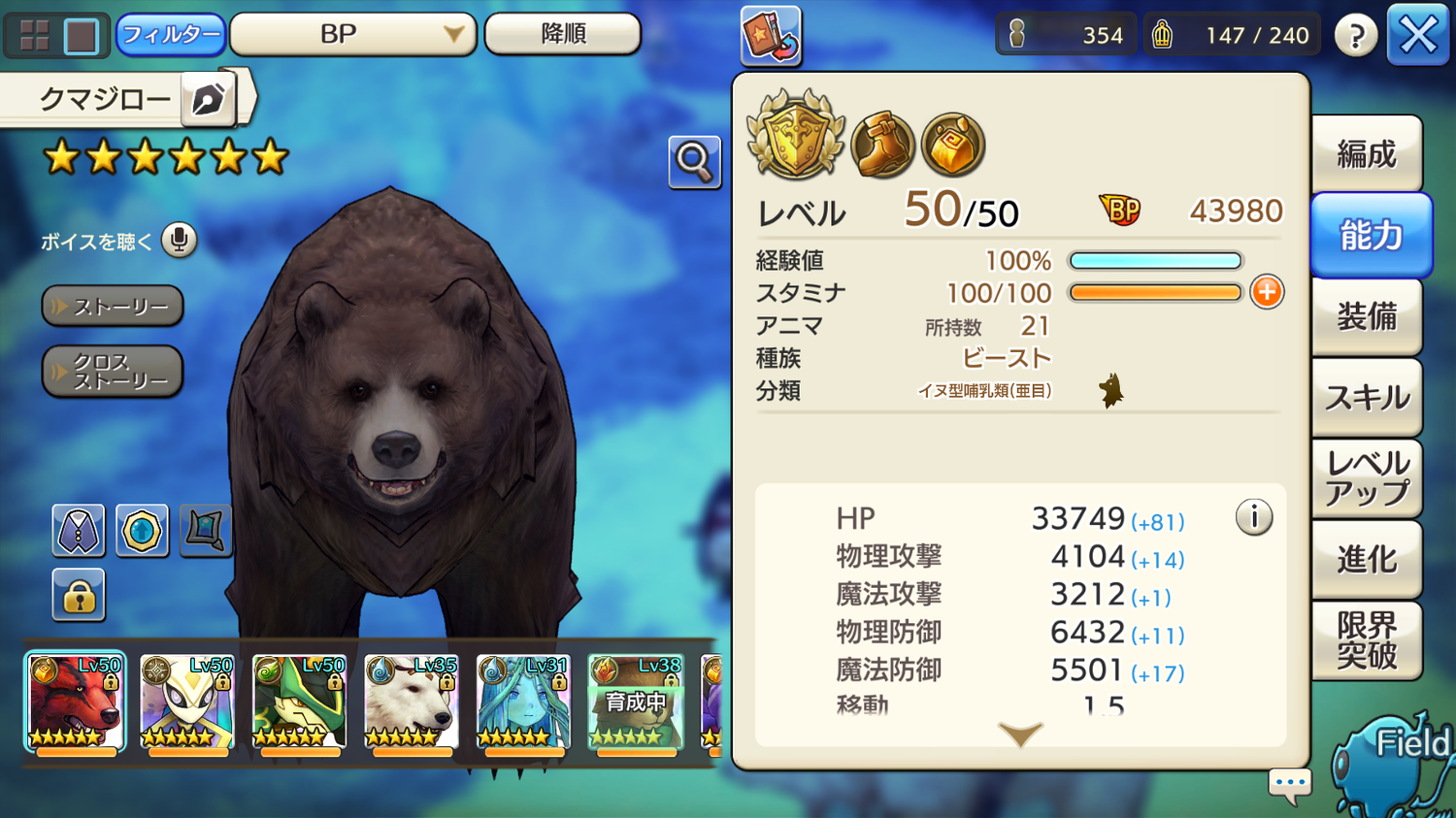Open the 進化 evolution tab
Screen dimensions: 1456x818
(1366, 559)
